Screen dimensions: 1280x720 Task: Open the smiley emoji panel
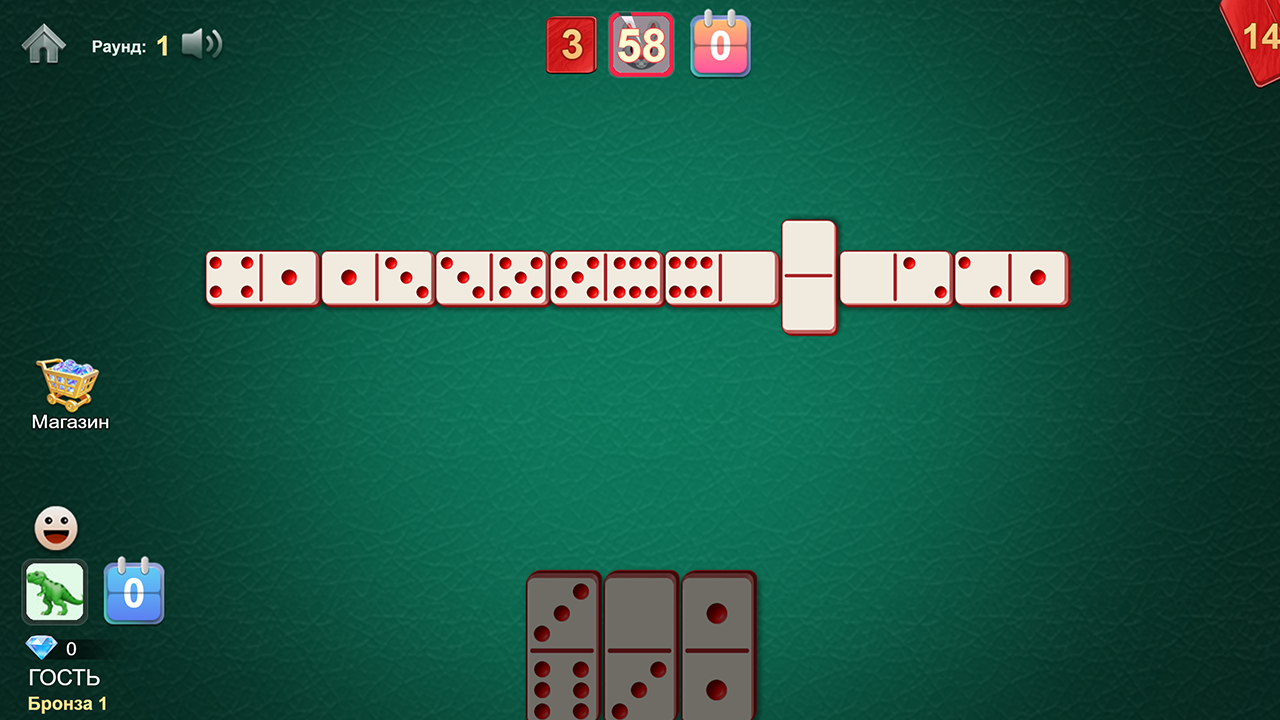coord(55,527)
